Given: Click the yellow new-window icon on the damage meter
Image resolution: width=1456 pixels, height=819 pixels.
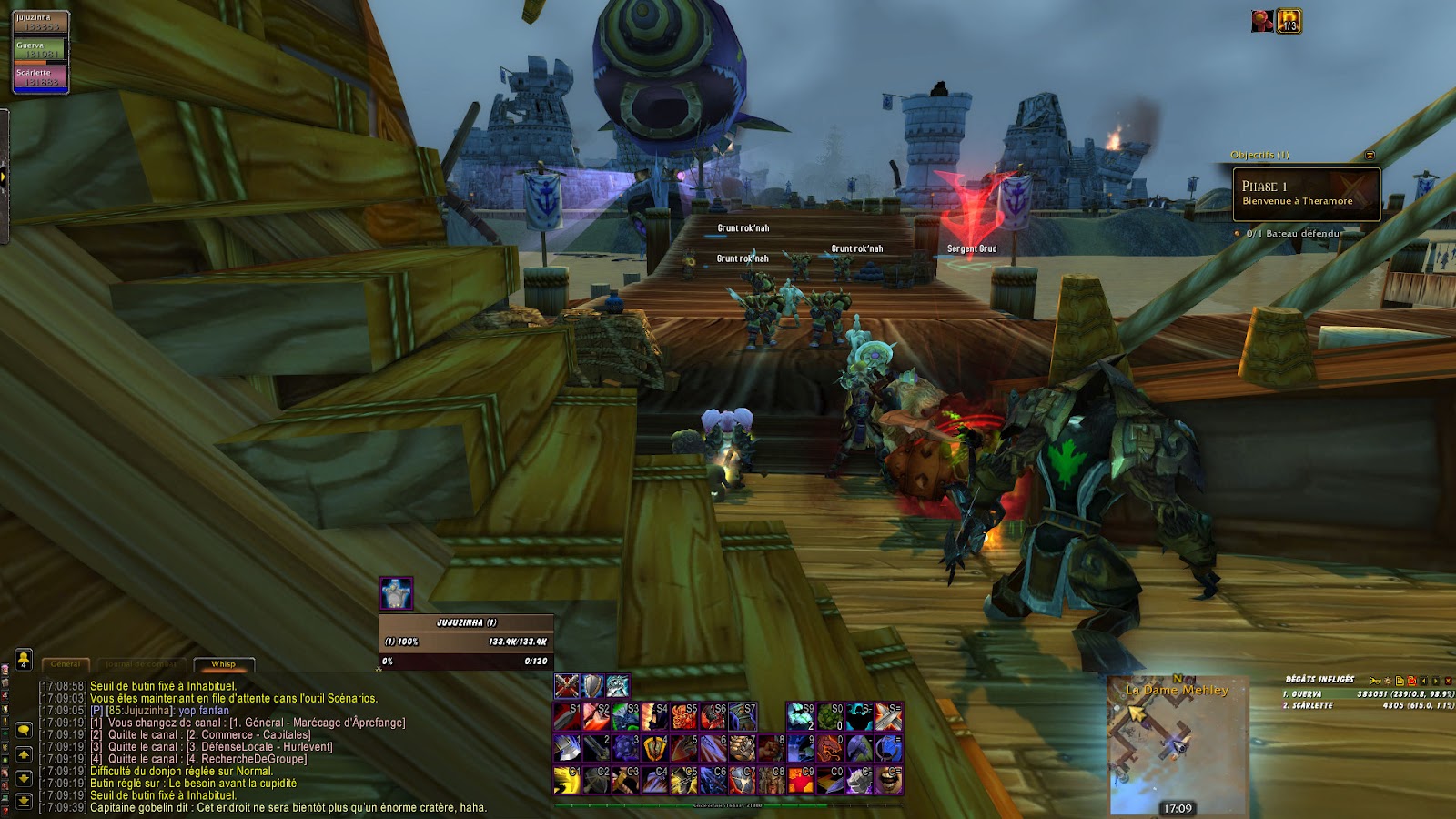Looking at the screenshot, I should pyautogui.click(x=1399, y=681).
